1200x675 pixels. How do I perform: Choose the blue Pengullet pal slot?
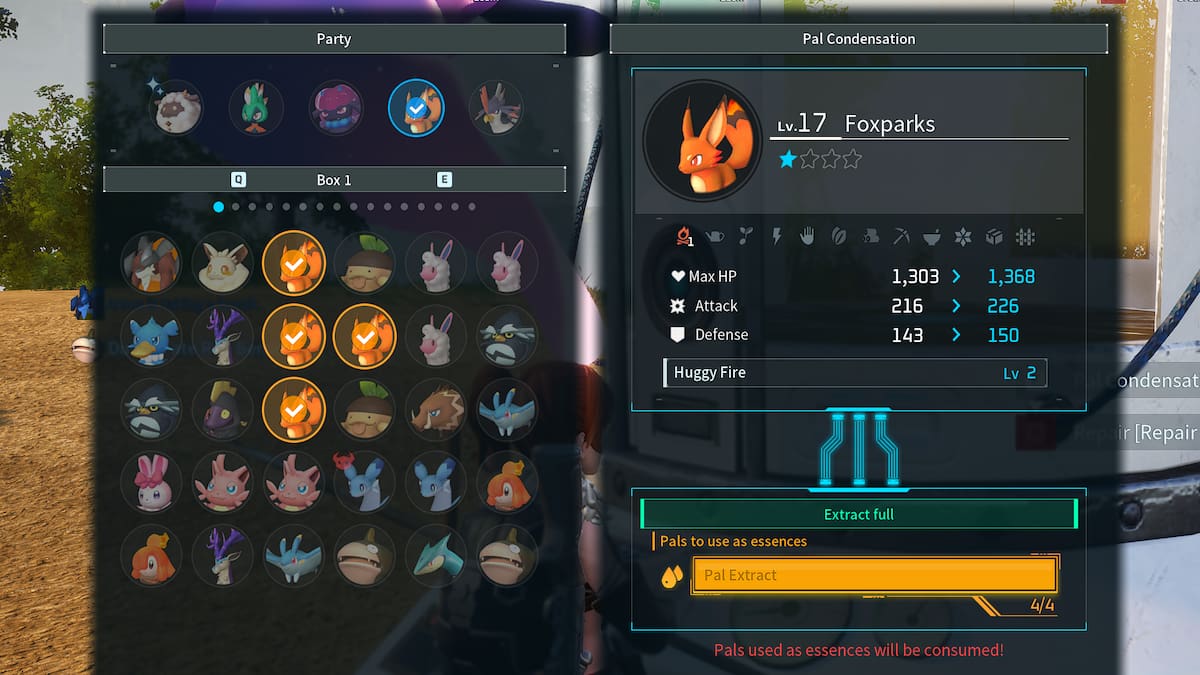pyautogui.click(x=151, y=336)
